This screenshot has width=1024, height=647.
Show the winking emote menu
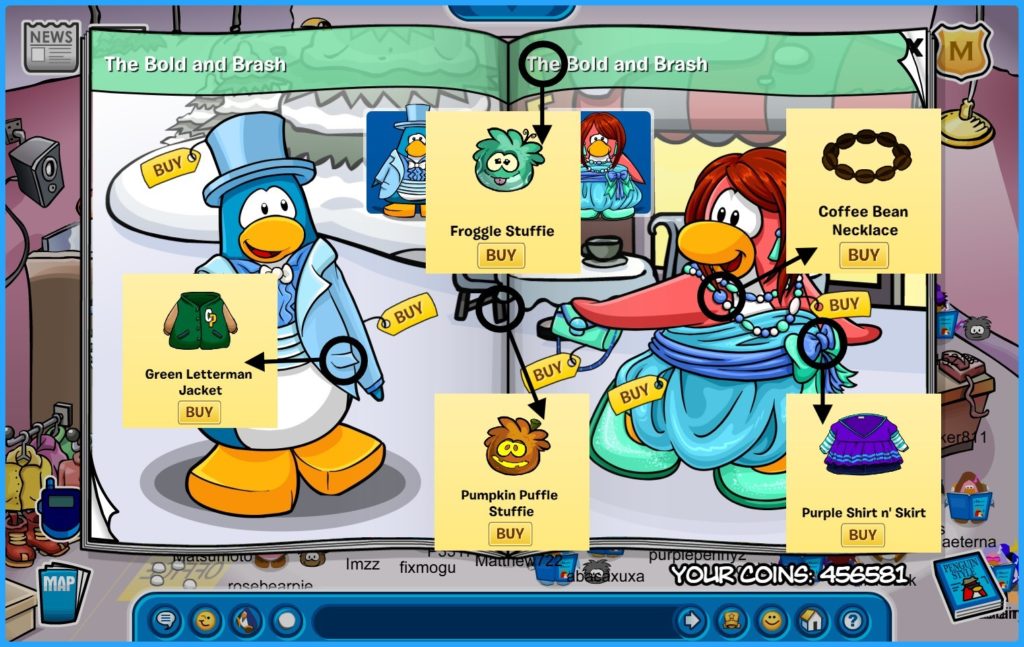tap(207, 621)
